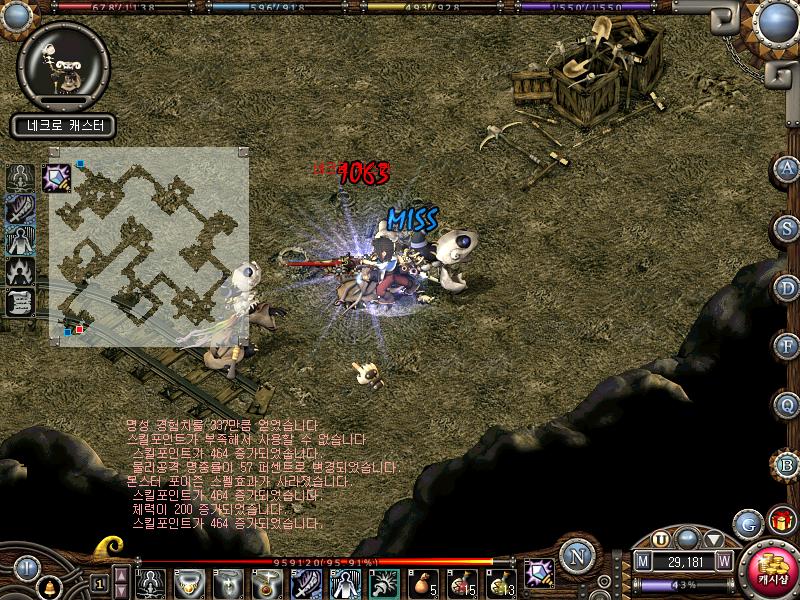Click the round Q menu button
The width and height of the screenshot is (800, 600).
[786, 405]
